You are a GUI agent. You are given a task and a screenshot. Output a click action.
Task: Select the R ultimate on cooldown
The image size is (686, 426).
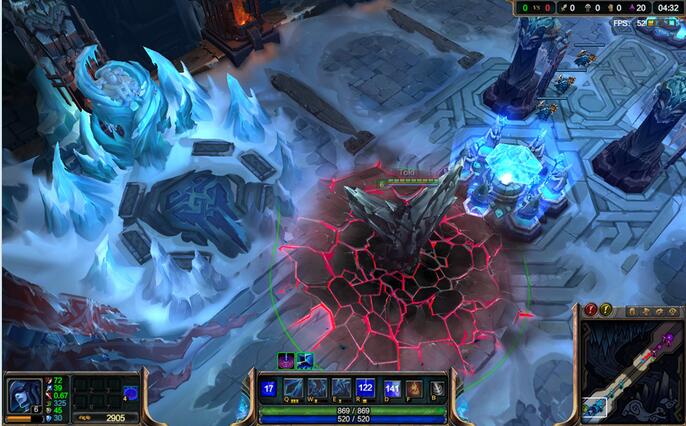tap(366, 388)
